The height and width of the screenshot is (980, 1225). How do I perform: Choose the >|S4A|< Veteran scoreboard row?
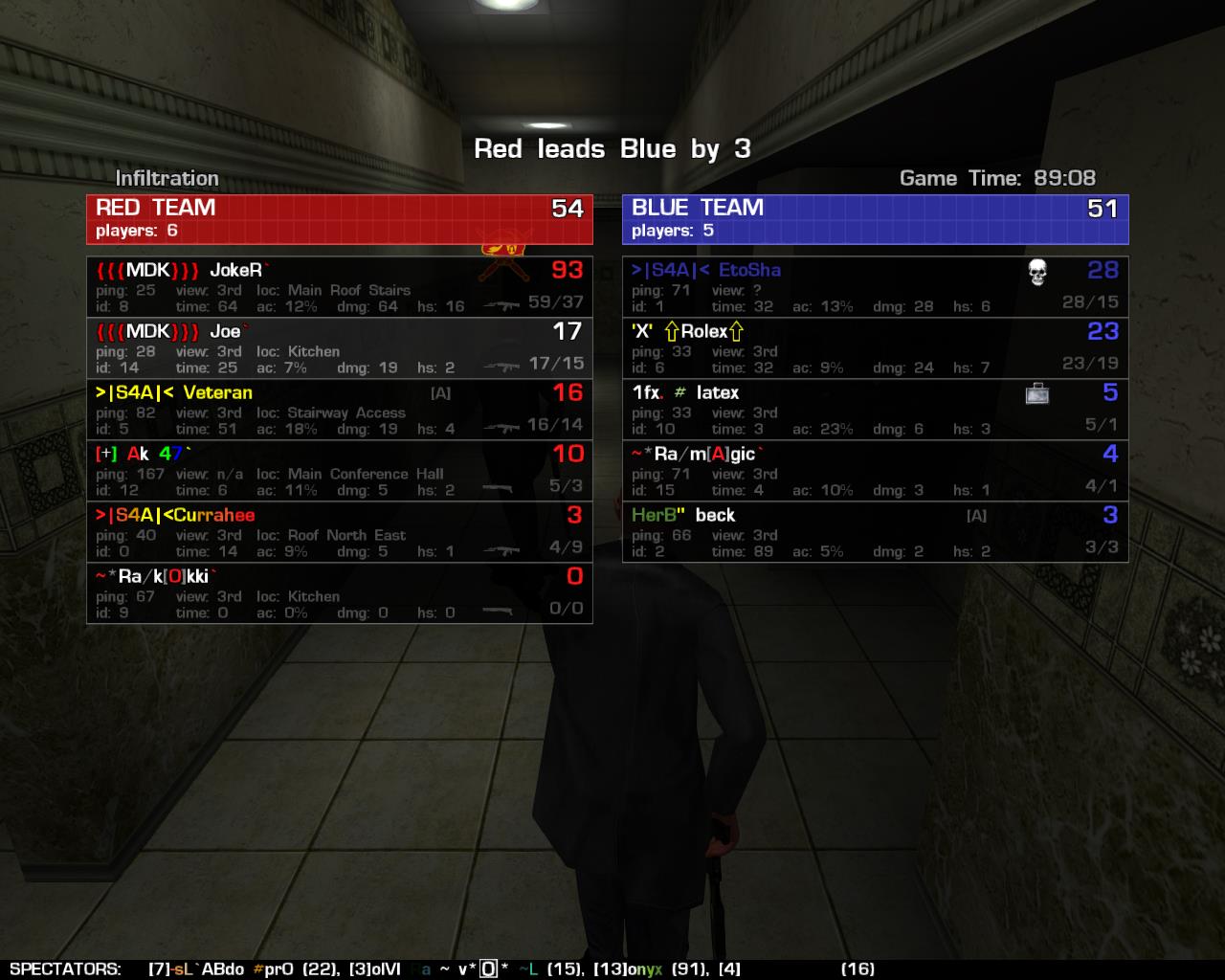[339, 410]
